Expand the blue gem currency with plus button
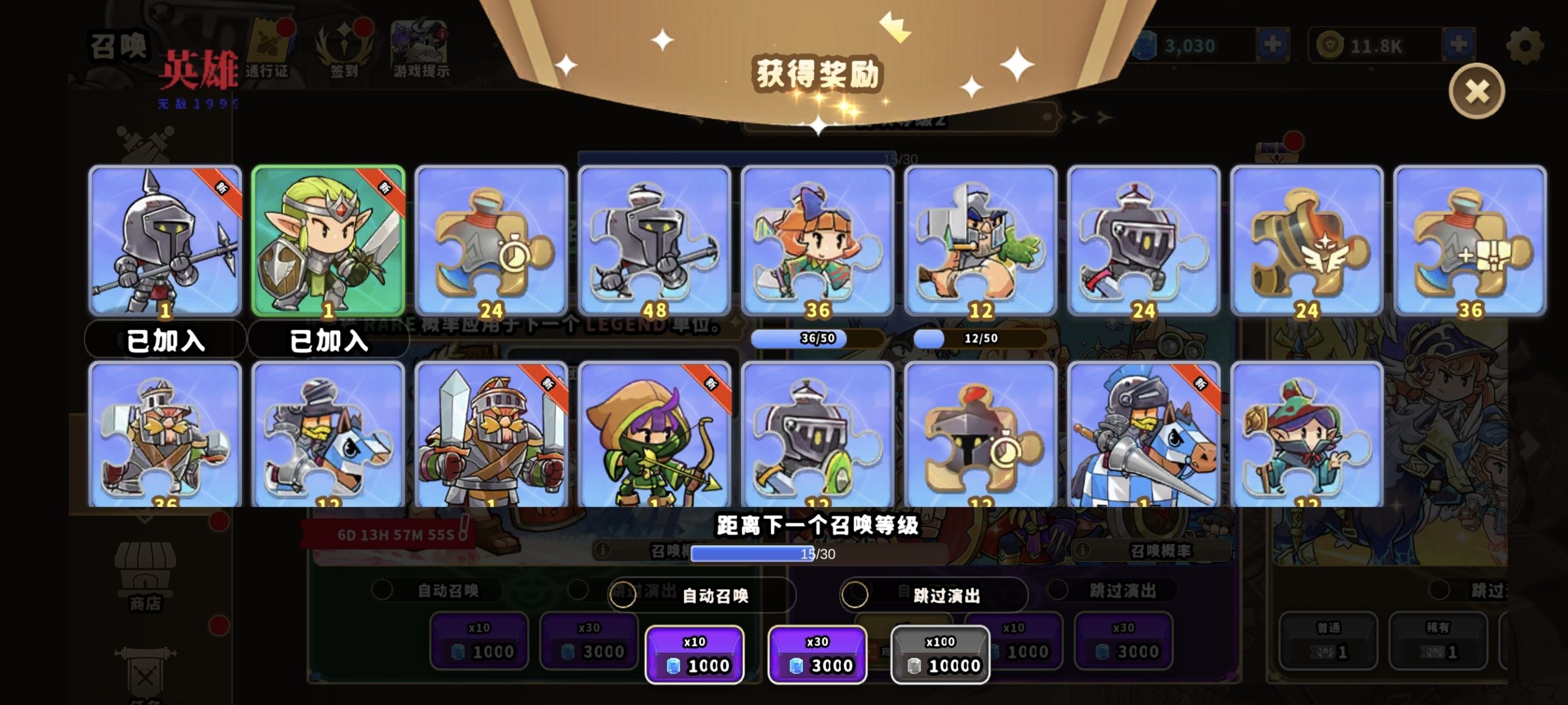Viewport: 1568px width, 705px height. (1274, 43)
